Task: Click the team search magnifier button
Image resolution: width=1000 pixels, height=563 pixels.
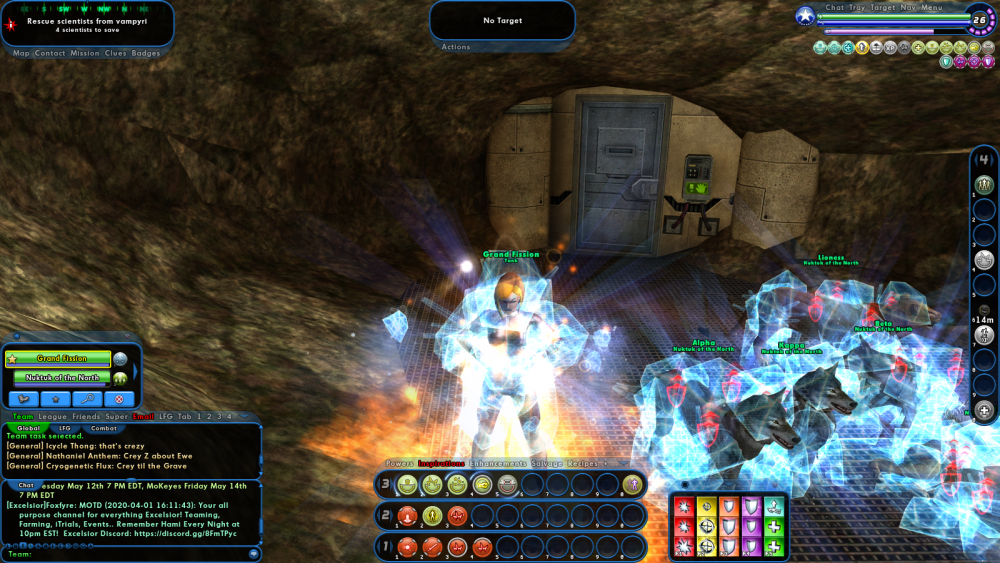Action: (x=87, y=398)
